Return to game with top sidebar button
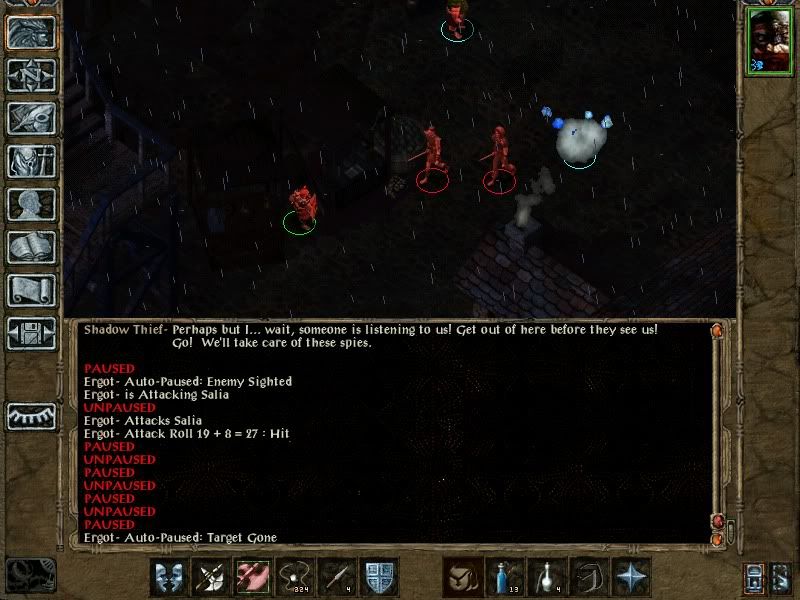Viewport: 800px width, 600px height. click(x=31, y=32)
